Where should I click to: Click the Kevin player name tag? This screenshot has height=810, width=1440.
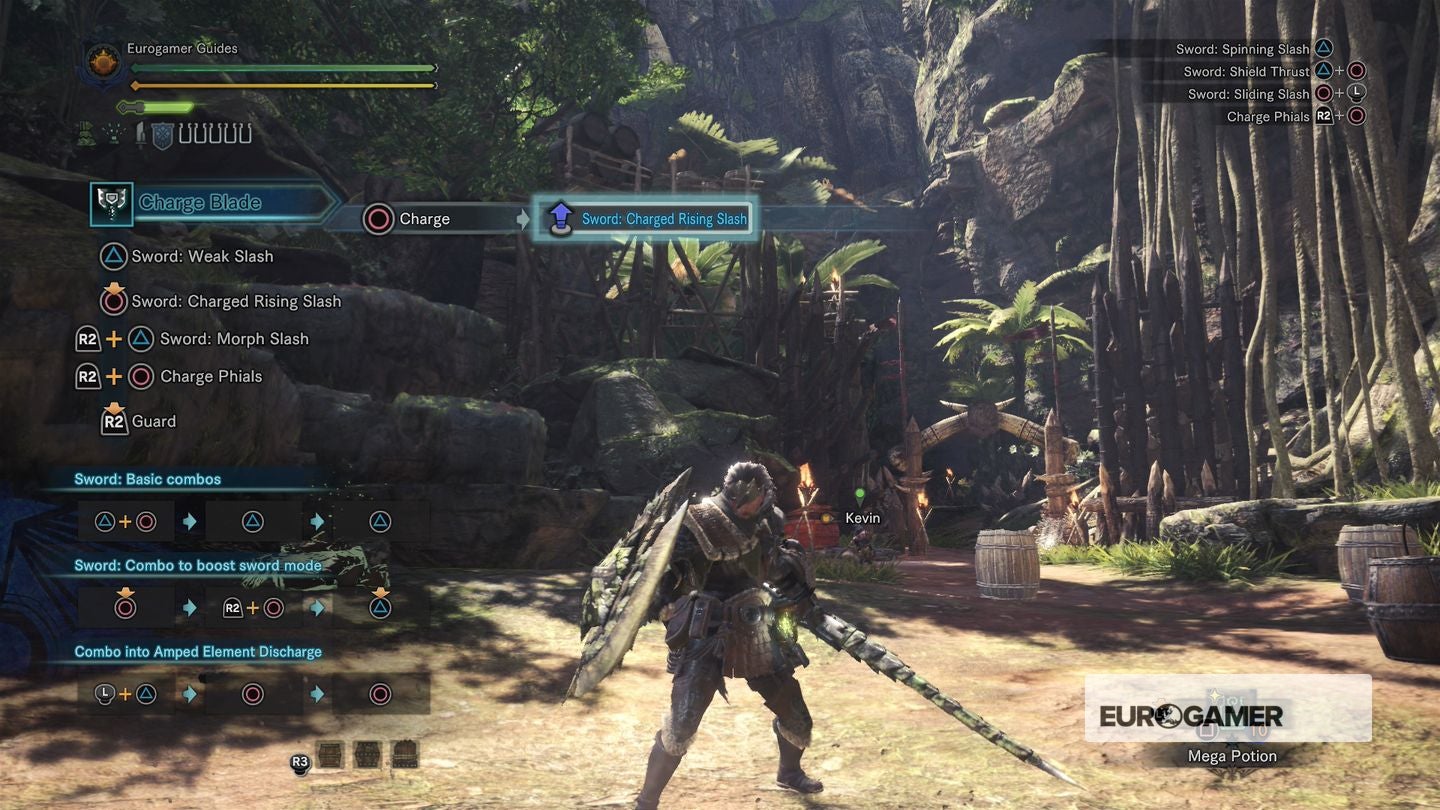tap(862, 518)
